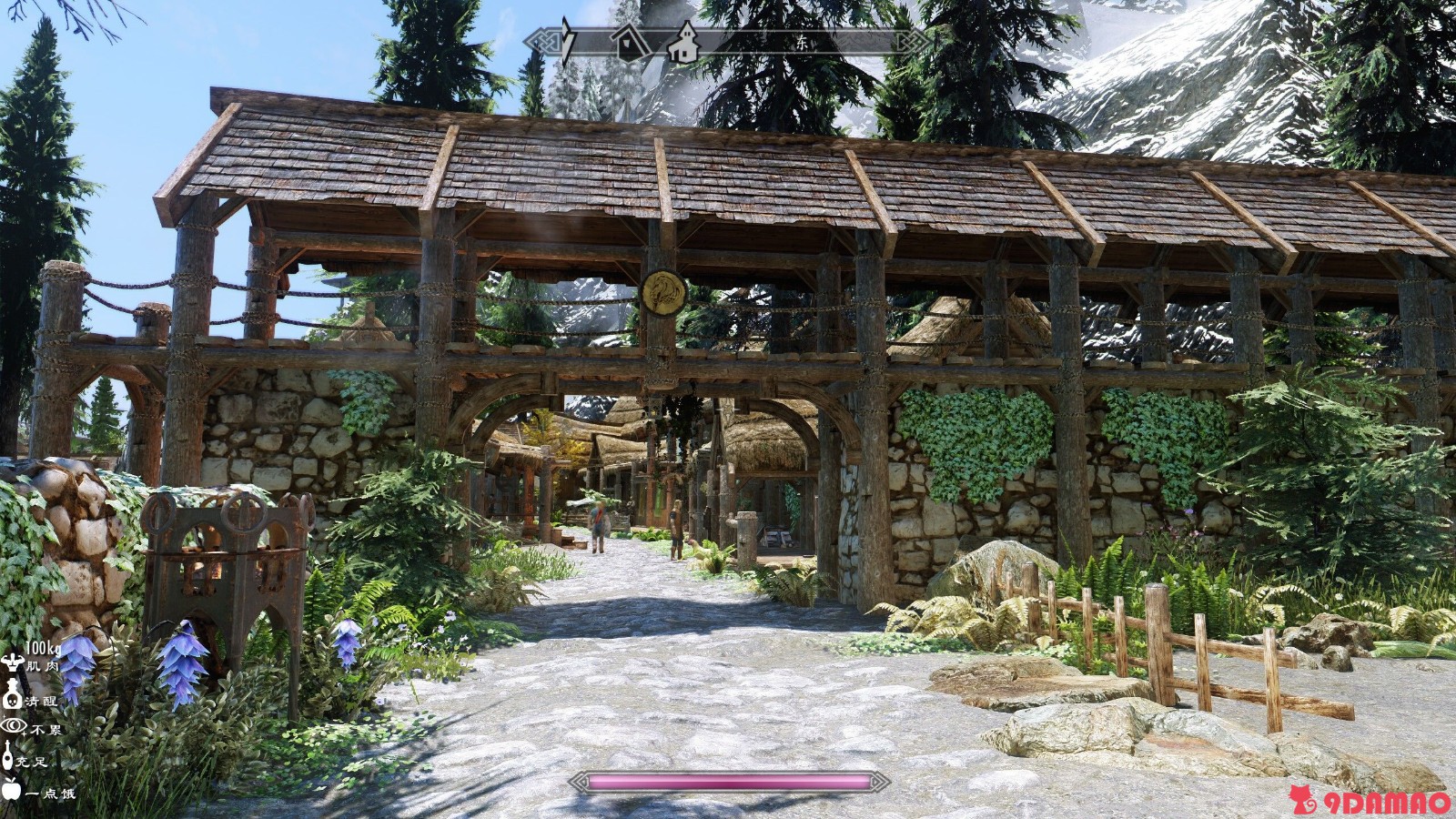Click the apple hunger status icon
1456x819 pixels.
(11, 789)
